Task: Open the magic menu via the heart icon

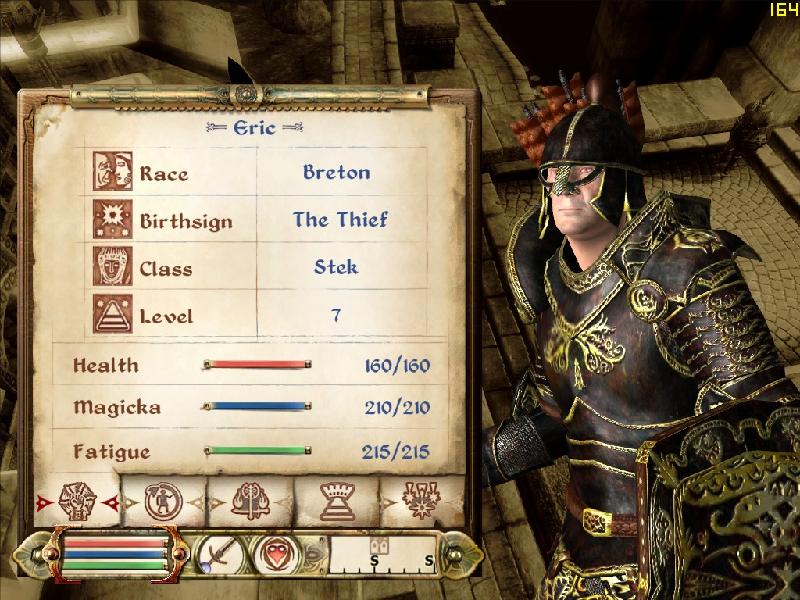Action: pyautogui.click(x=274, y=554)
